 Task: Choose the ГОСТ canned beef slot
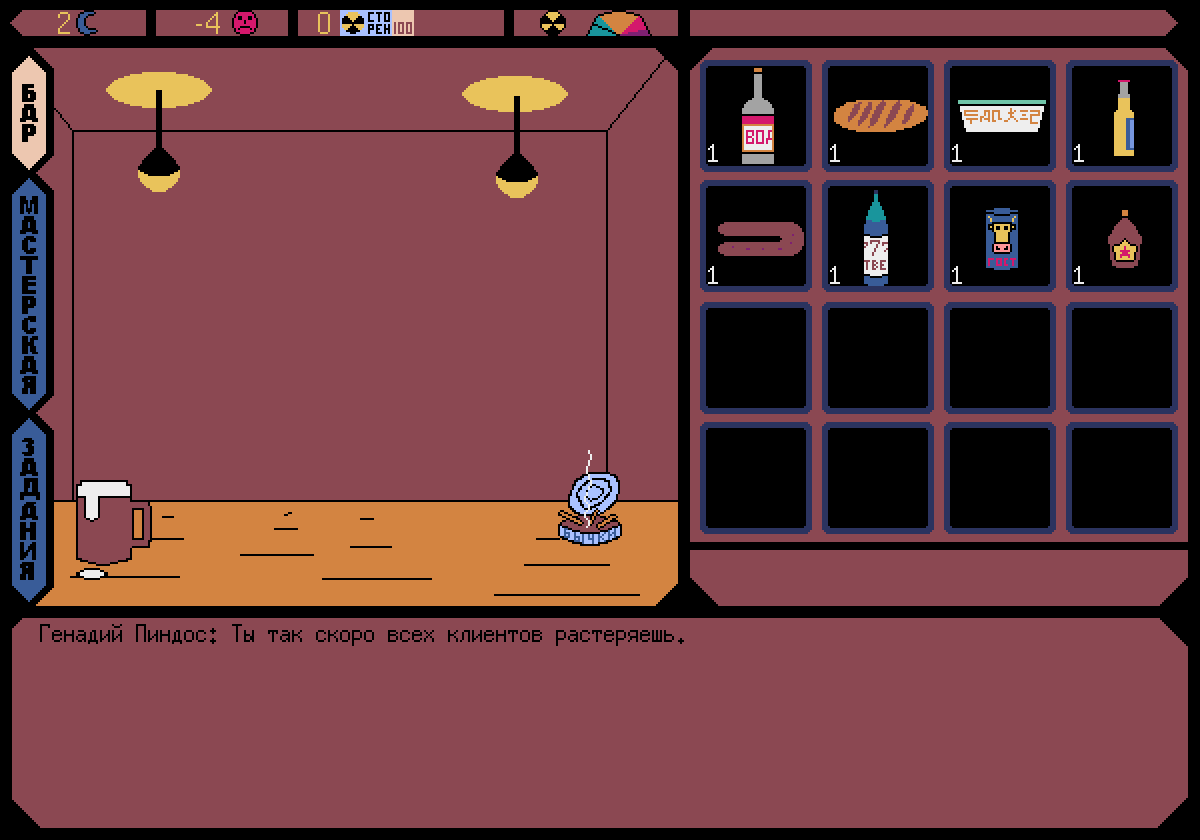[1000, 237]
